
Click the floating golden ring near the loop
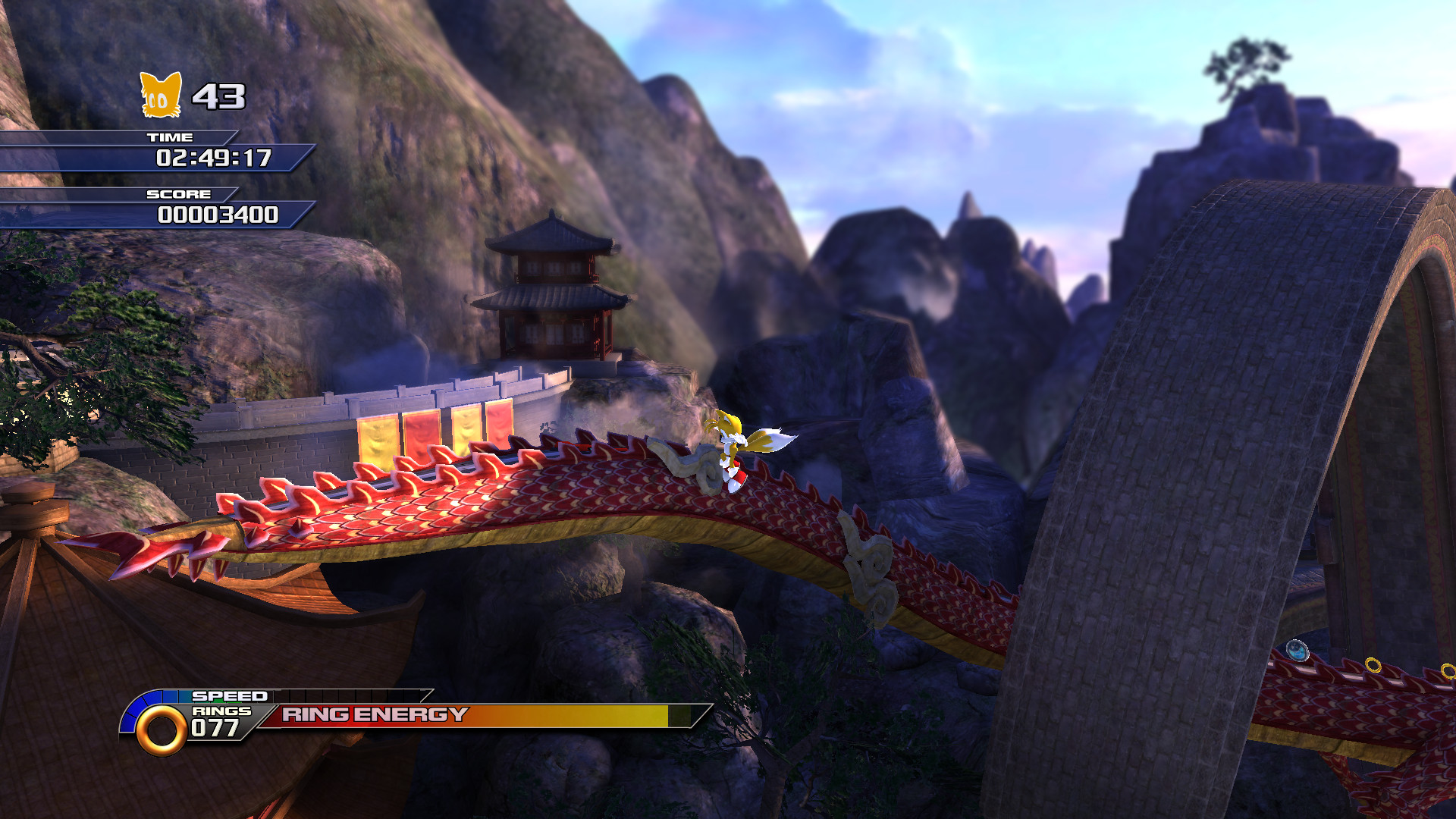pyautogui.click(x=1373, y=665)
